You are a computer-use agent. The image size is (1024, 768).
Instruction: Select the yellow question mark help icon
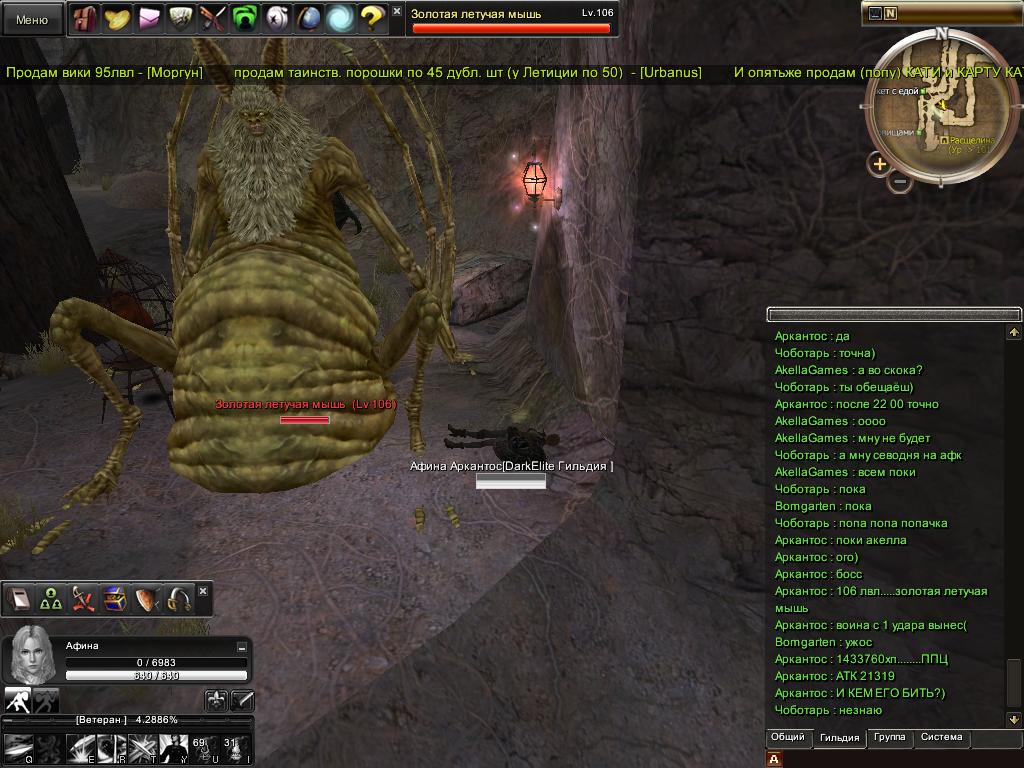tap(372, 18)
